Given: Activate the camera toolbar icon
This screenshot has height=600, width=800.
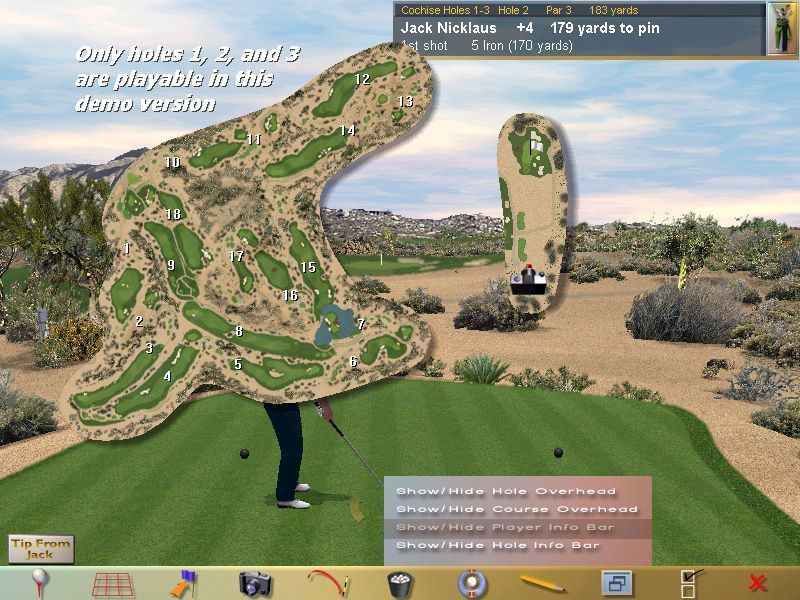Looking at the screenshot, I should point(255,583).
